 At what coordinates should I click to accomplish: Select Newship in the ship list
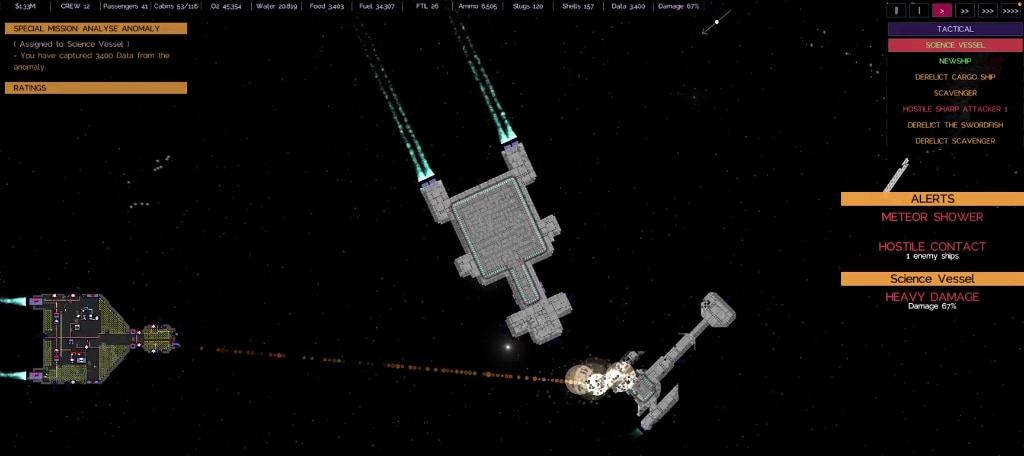955,61
